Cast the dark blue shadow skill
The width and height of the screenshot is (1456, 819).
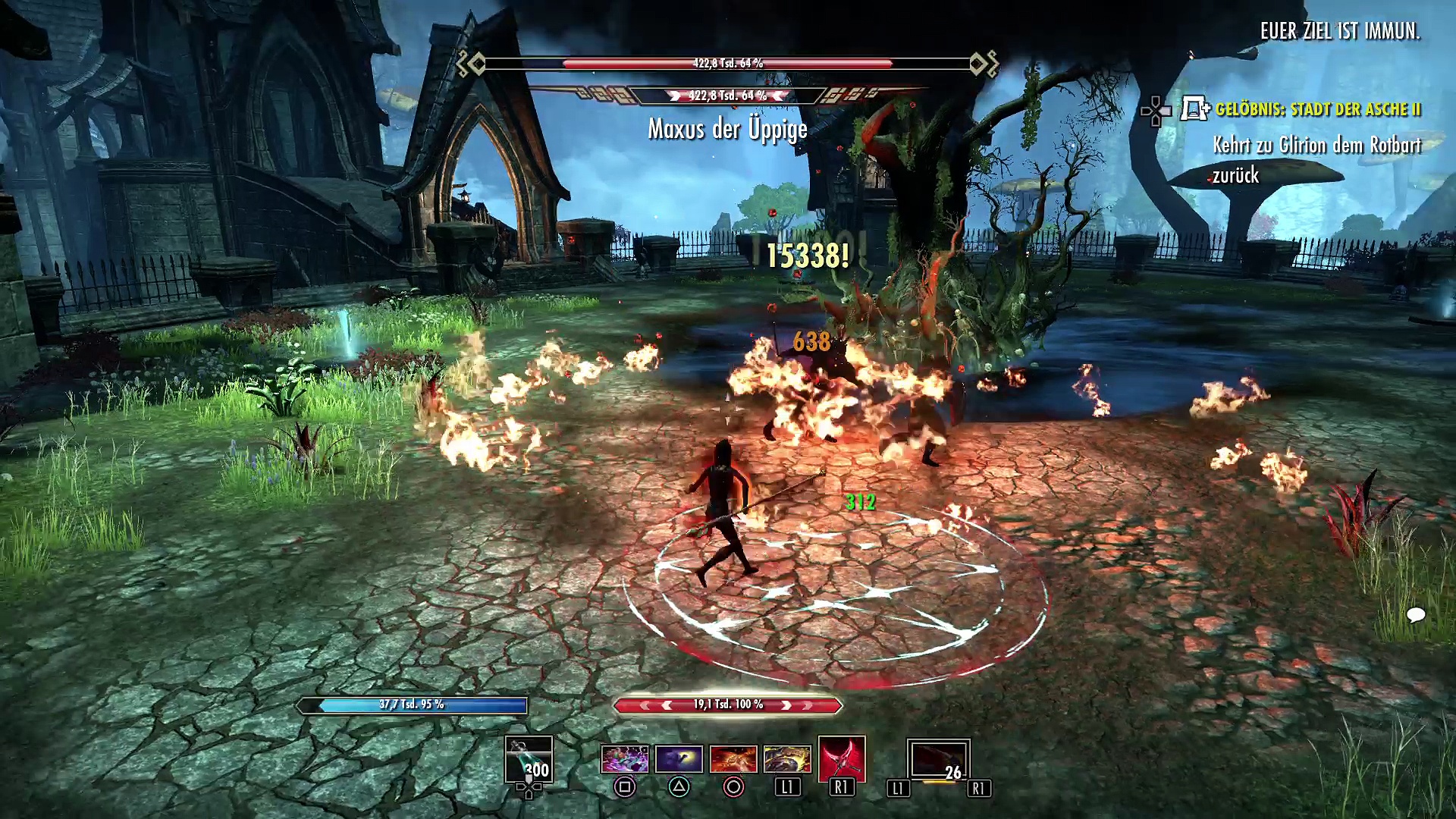point(679,758)
